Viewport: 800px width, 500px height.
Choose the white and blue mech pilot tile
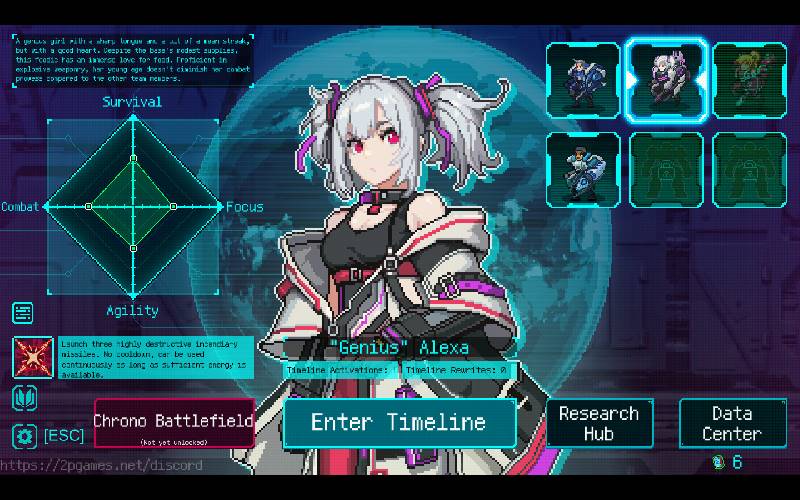tap(583, 169)
